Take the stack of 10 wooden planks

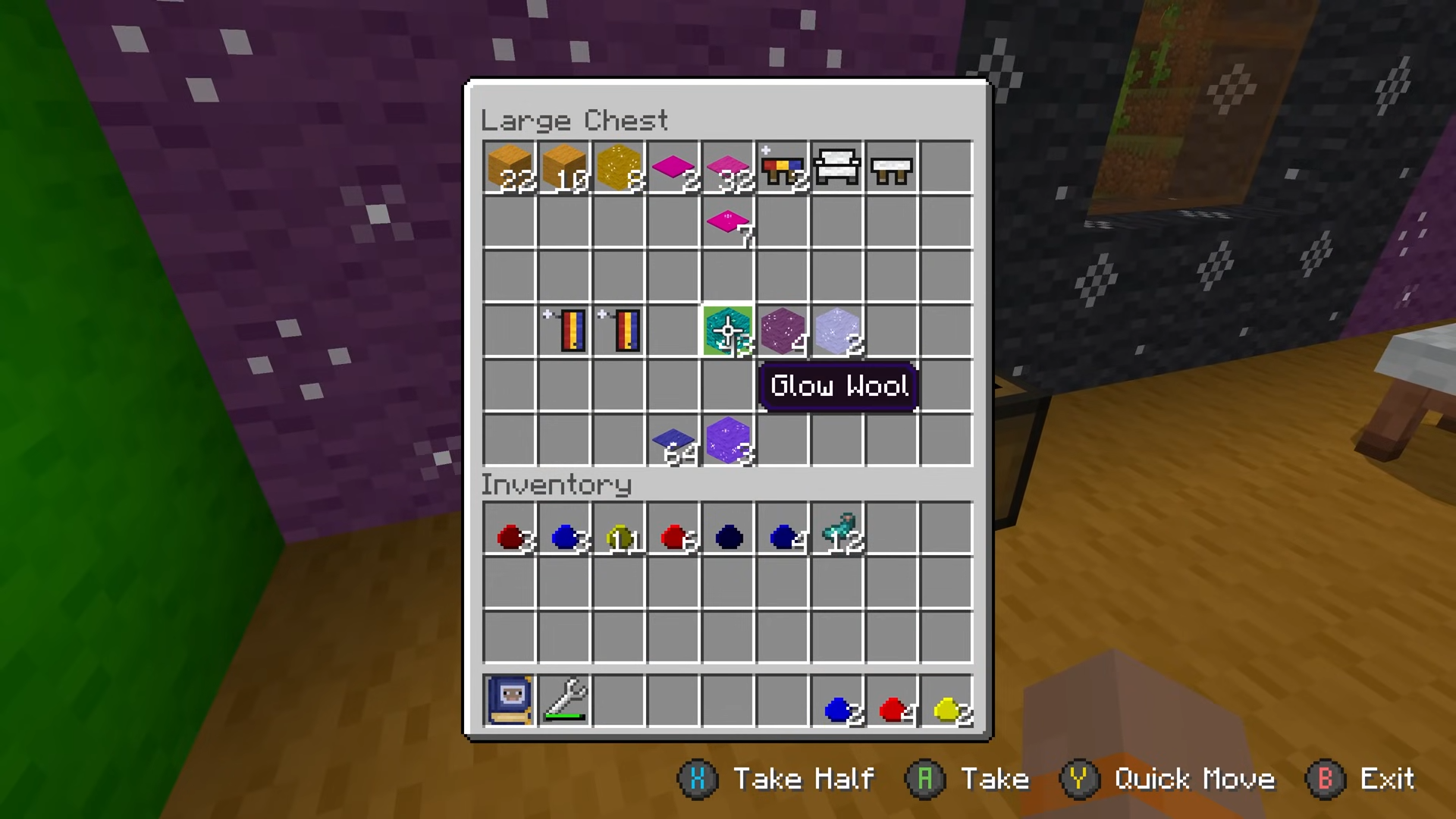[x=564, y=168]
